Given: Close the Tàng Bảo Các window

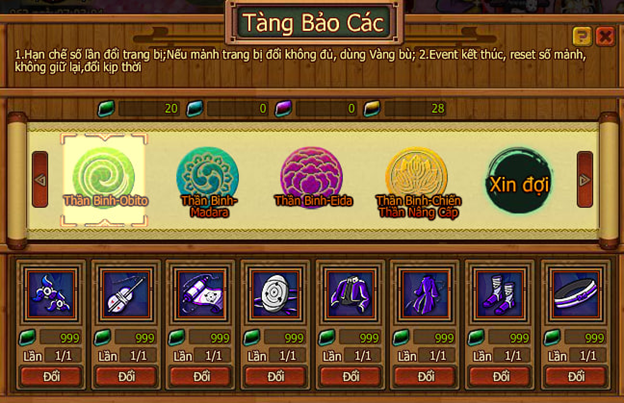Looking at the screenshot, I should pos(605,36).
